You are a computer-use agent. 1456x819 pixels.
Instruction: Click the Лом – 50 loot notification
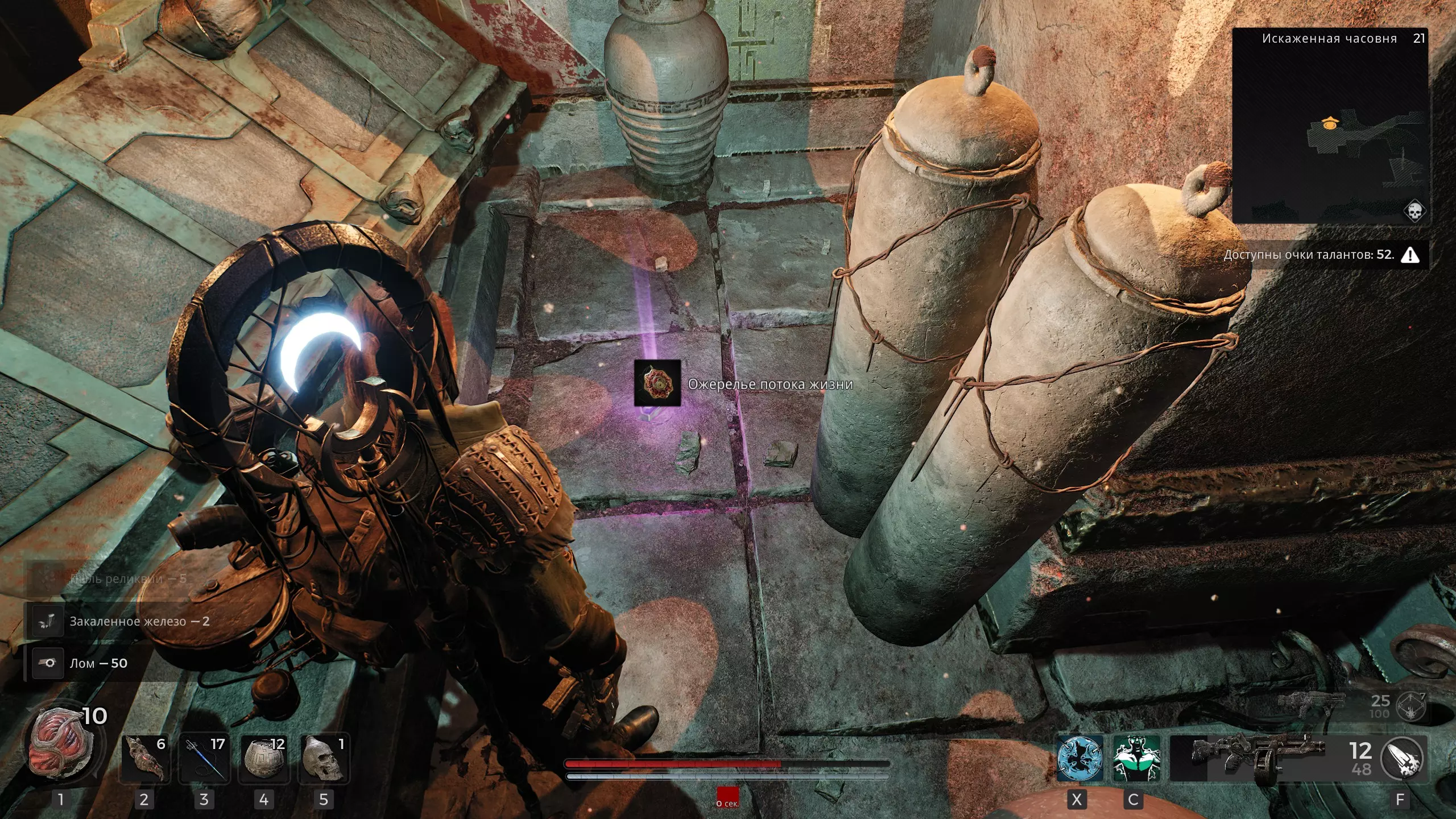pos(98,663)
